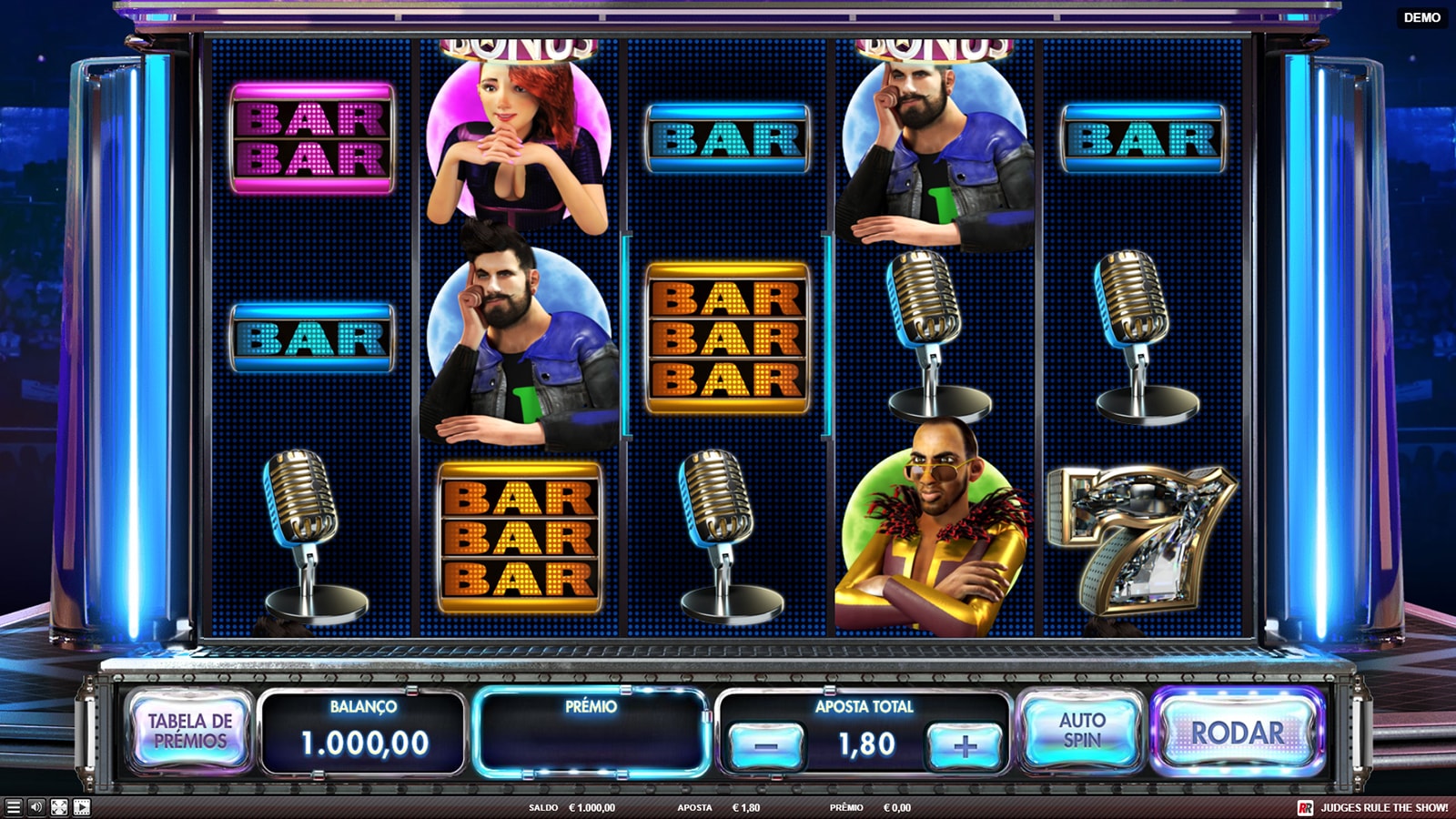Open the hamburger menu in bottom bar
The height and width of the screenshot is (819, 1456).
[13, 807]
